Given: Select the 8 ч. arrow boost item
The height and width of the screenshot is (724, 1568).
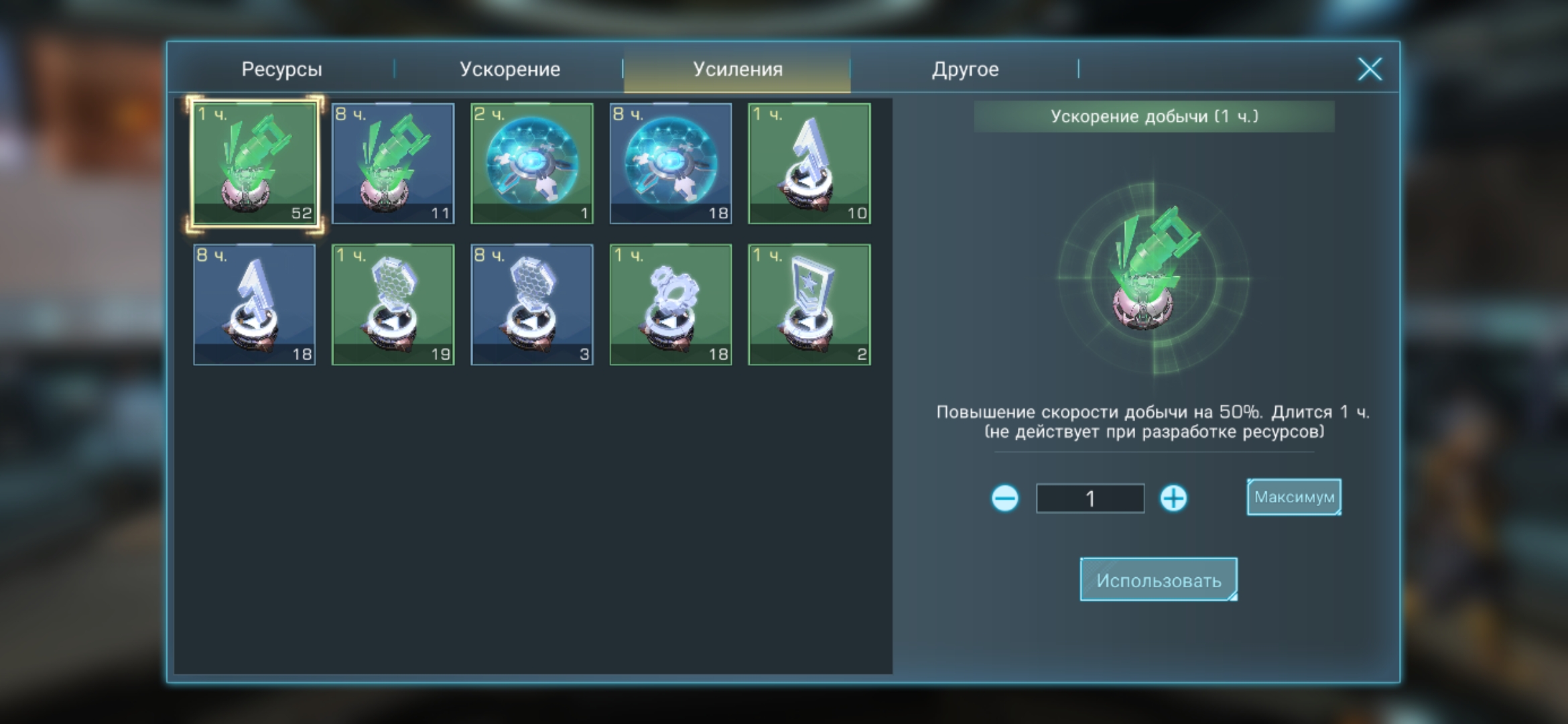Looking at the screenshot, I should 255,305.
